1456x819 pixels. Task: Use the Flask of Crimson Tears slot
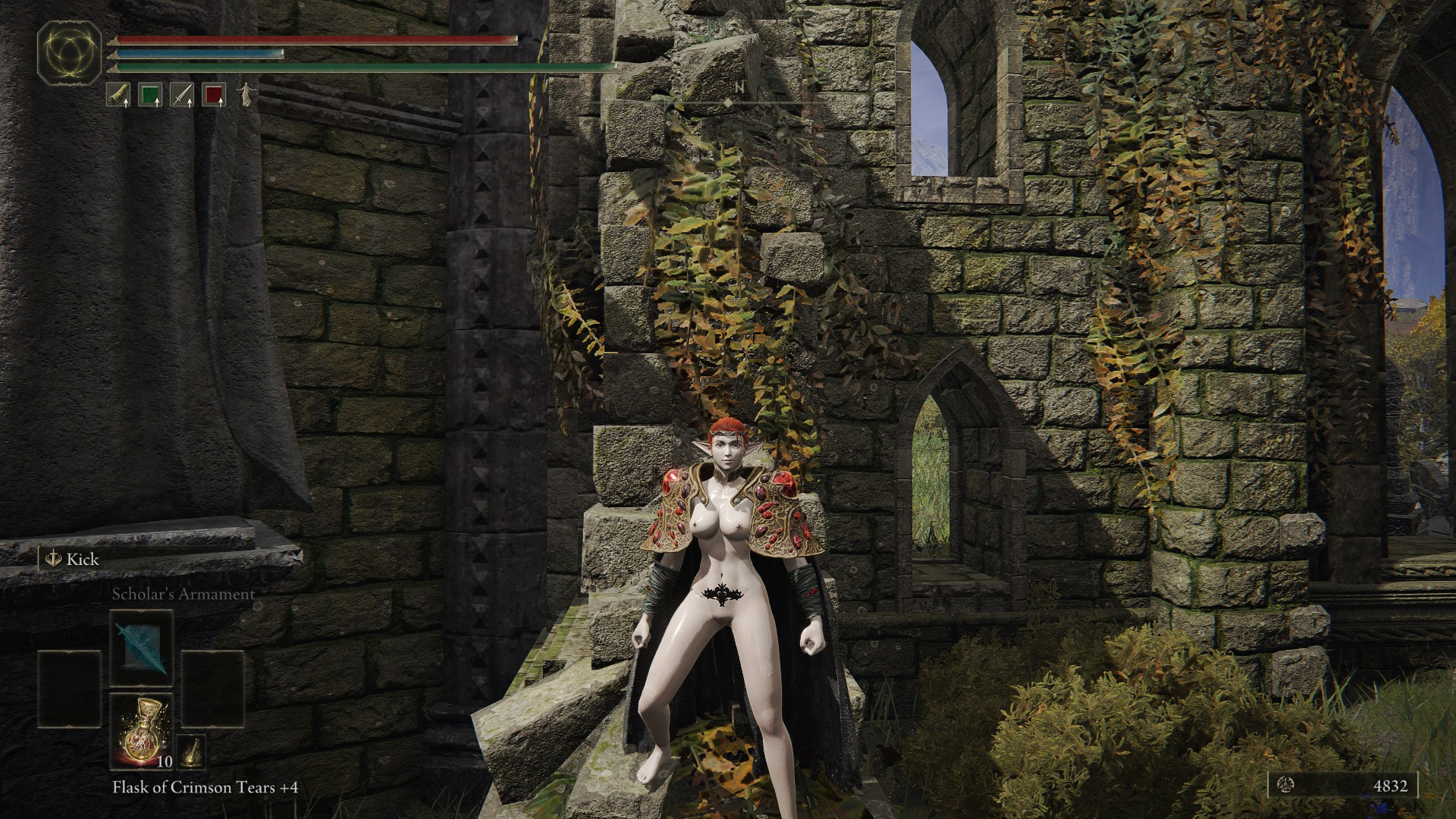[x=141, y=730]
